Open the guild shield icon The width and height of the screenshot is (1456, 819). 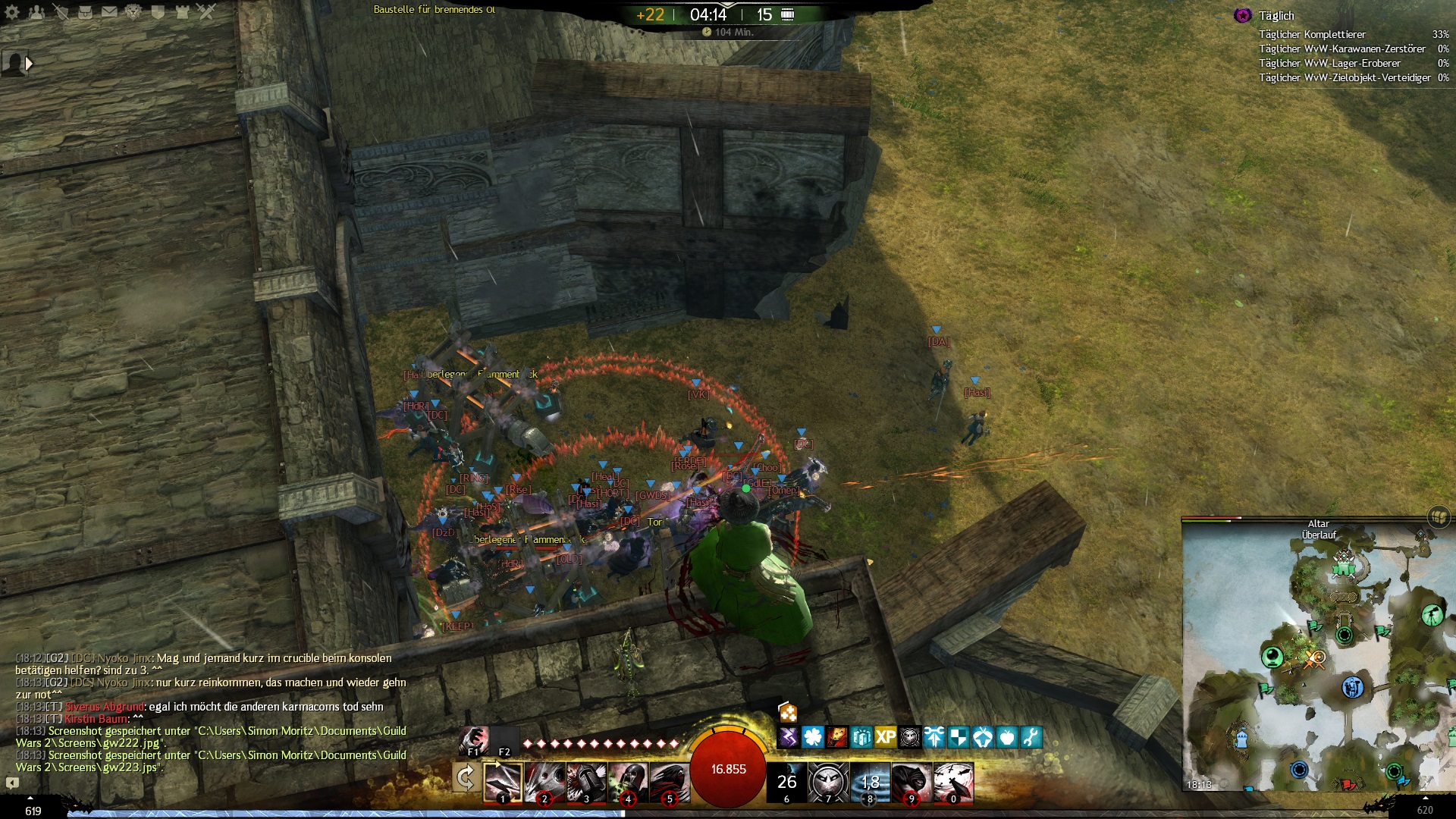click(158, 12)
